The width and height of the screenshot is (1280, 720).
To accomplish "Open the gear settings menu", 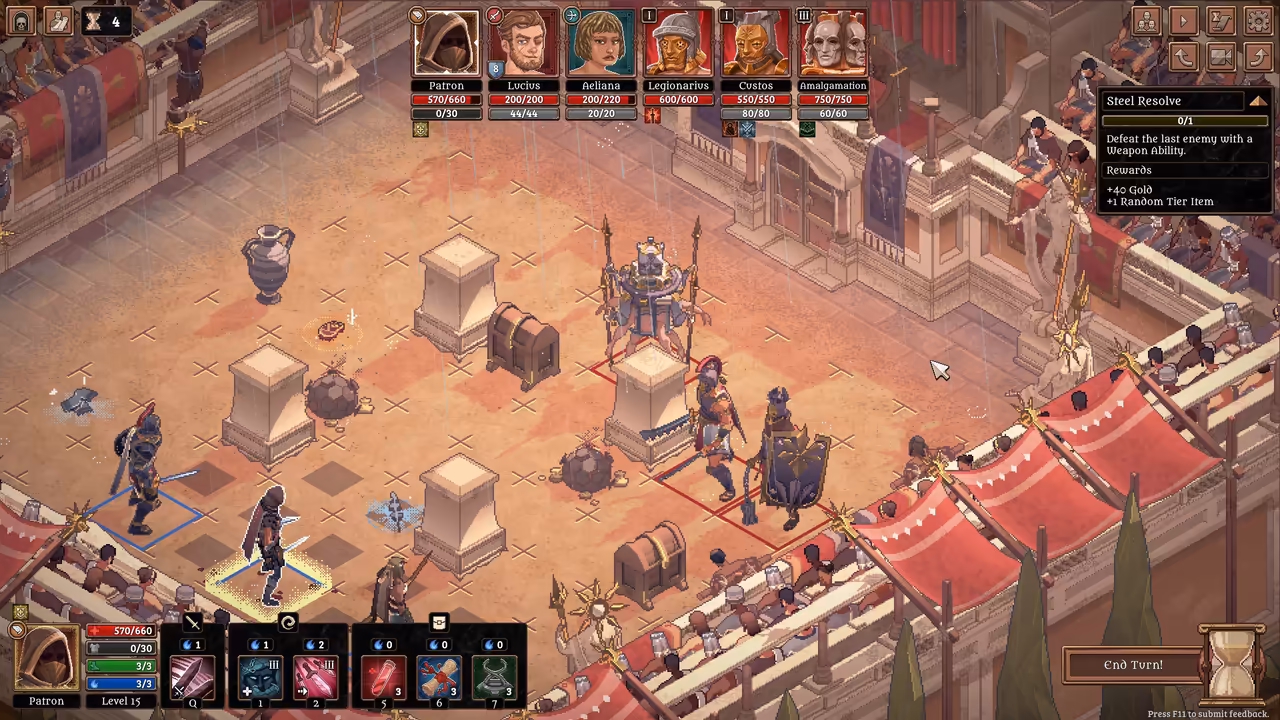I will click(x=1258, y=20).
